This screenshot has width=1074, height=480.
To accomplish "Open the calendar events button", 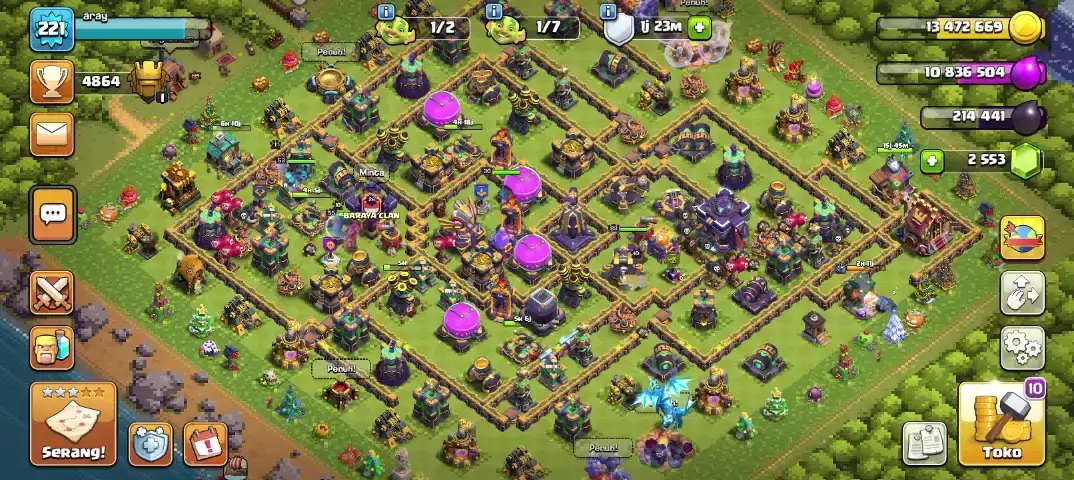I will coord(205,444).
